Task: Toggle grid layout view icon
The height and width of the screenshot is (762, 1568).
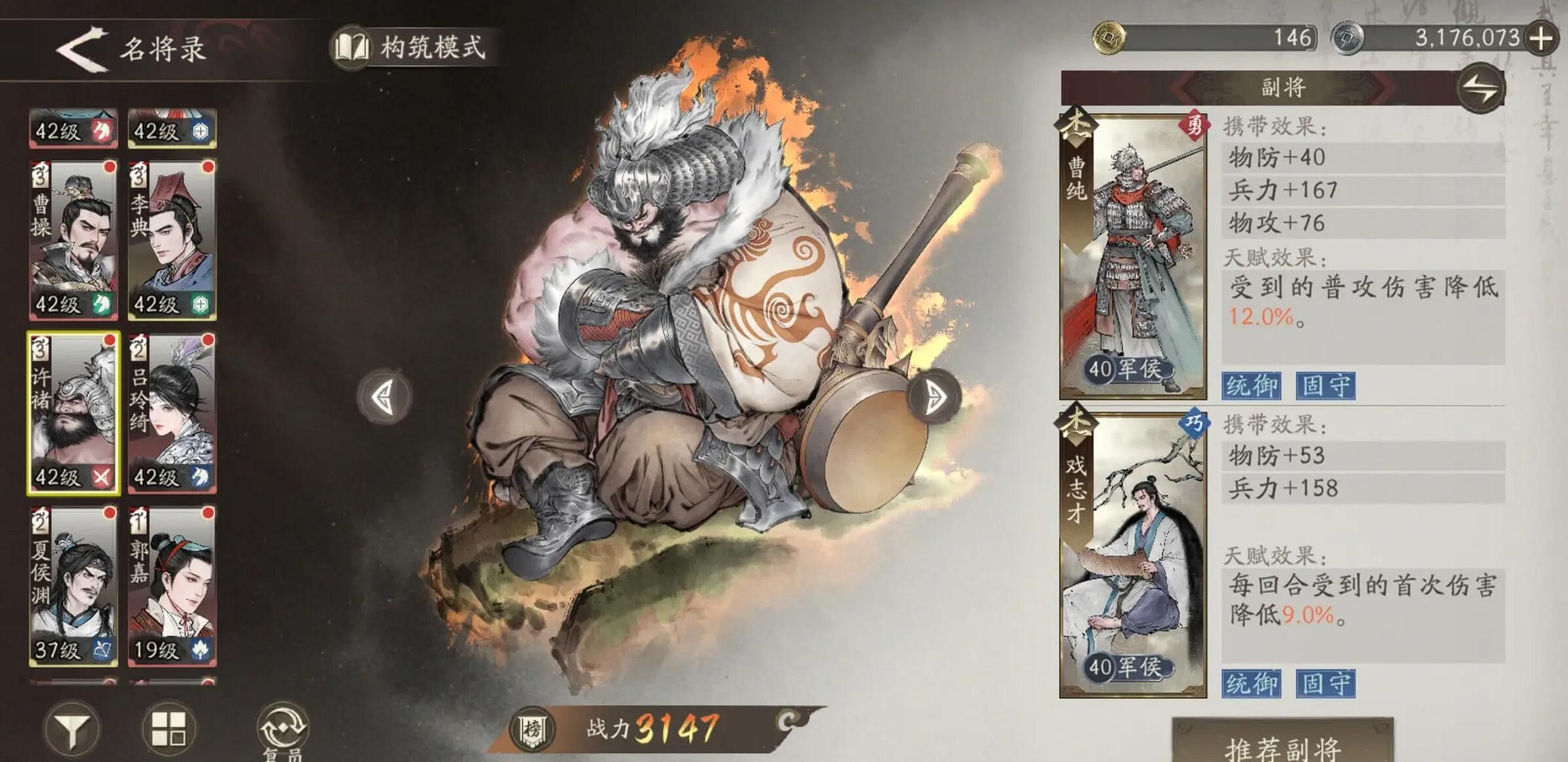Action: point(168,729)
